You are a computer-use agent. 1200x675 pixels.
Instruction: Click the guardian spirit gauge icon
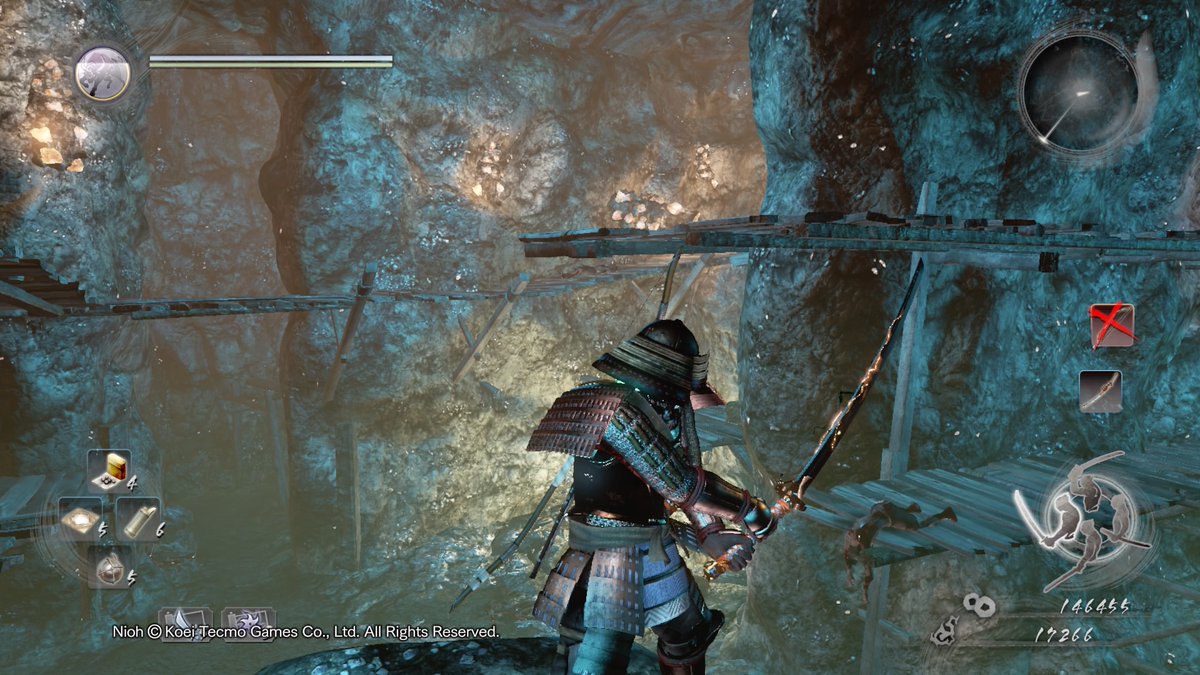[x=103, y=73]
